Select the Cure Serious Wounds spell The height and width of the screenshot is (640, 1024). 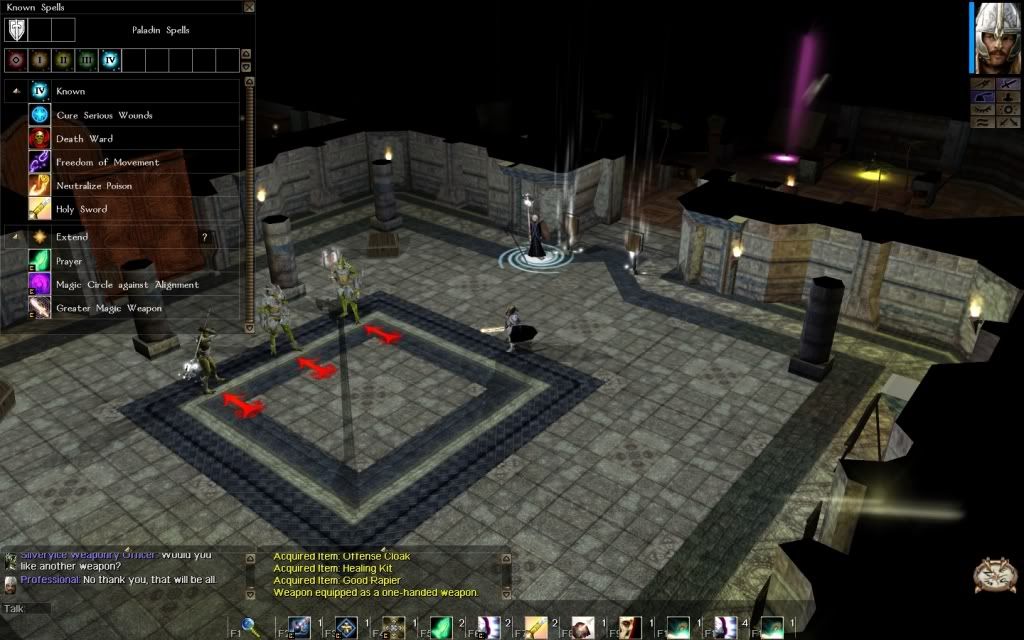[x=104, y=115]
